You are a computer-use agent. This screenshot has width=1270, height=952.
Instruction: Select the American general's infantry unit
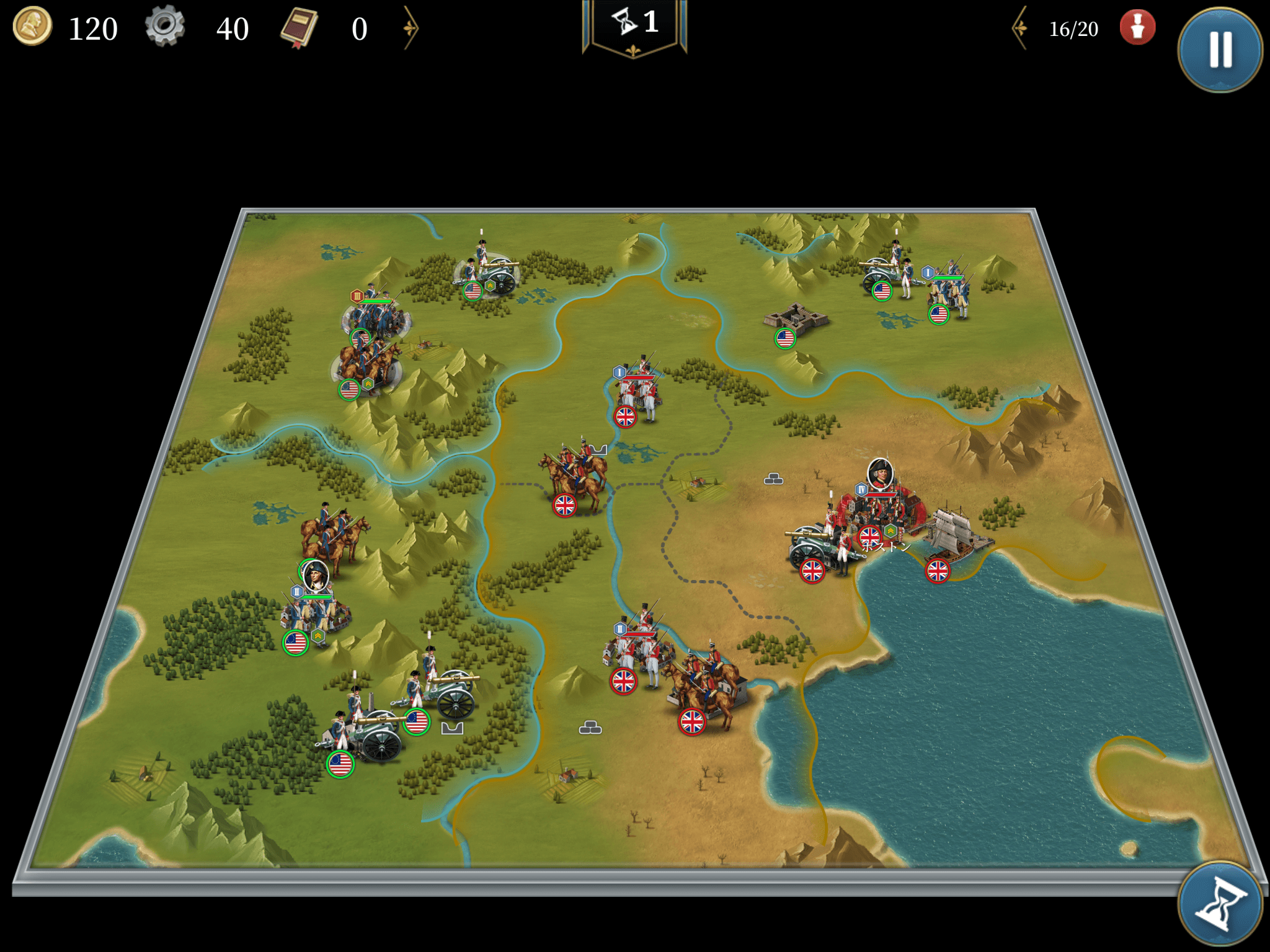click(315, 610)
